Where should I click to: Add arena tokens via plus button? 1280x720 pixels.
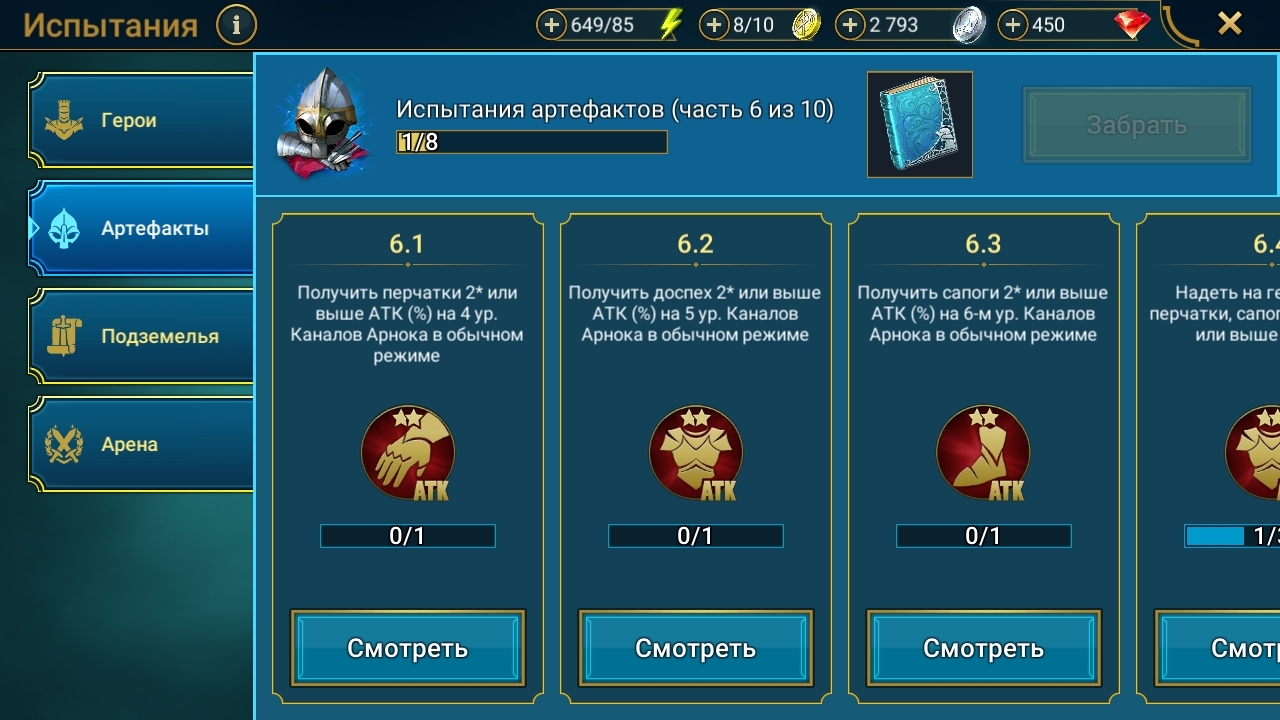coord(713,25)
